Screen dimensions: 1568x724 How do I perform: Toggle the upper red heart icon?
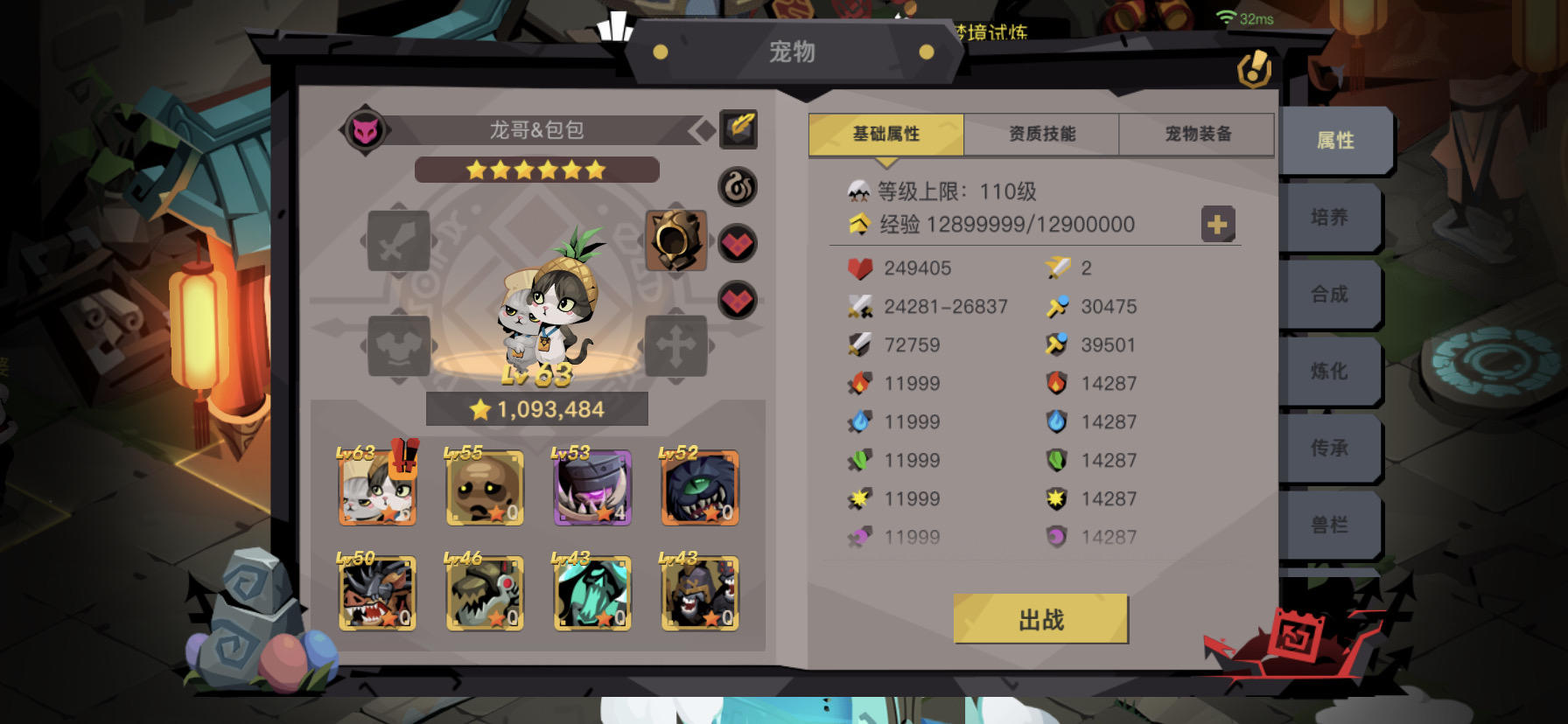click(x=738, y=242)
